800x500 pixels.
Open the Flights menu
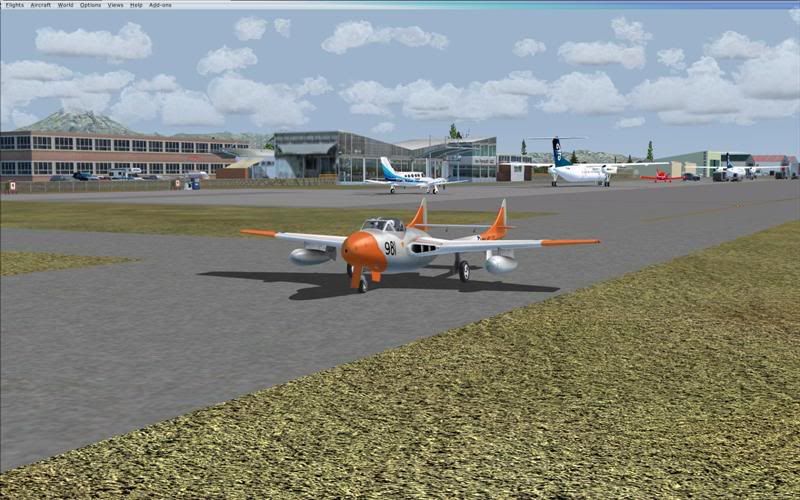coord(14,5)
